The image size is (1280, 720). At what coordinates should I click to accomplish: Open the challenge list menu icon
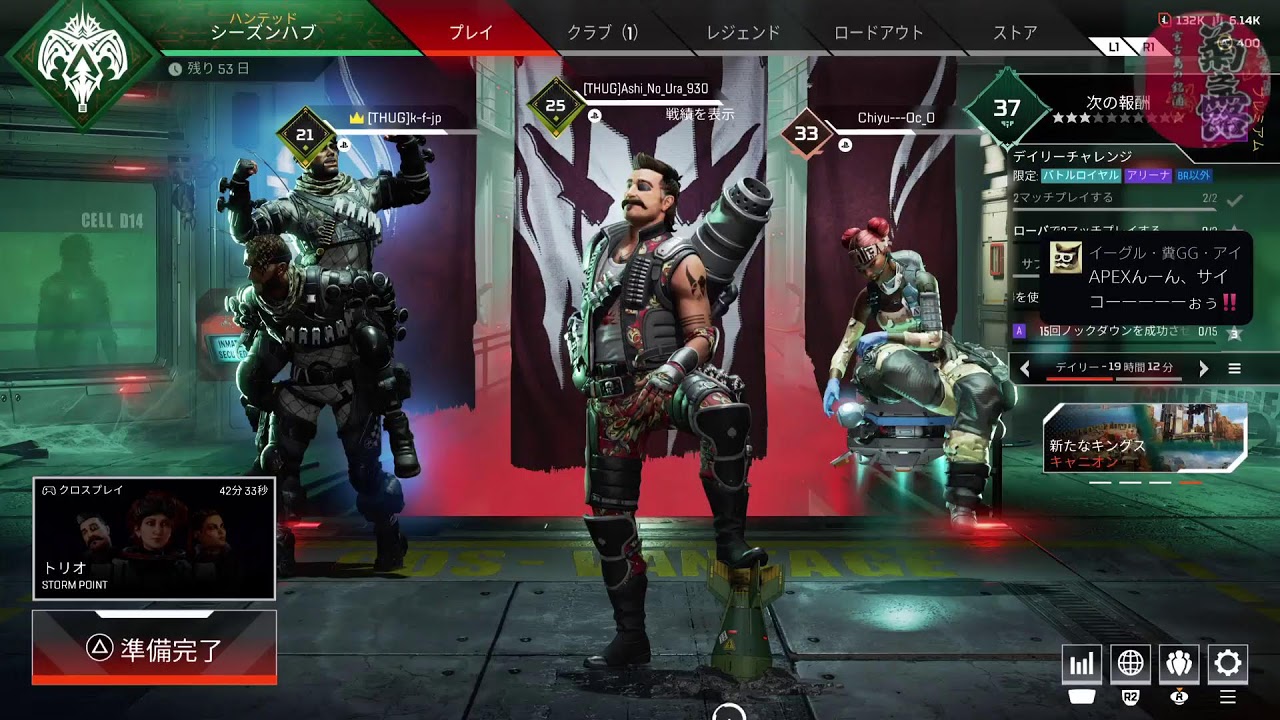pyautogui.click(x=1235, y=369)
